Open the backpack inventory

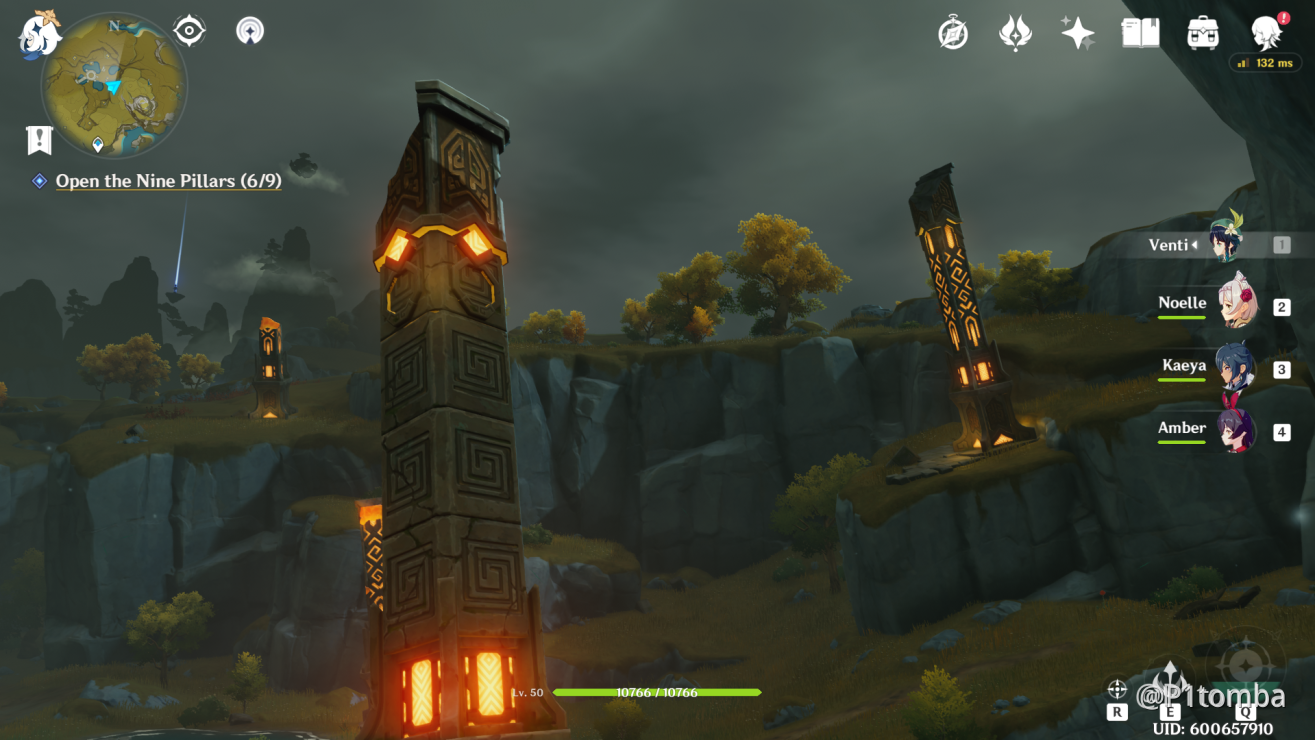tap(1203, 33)
